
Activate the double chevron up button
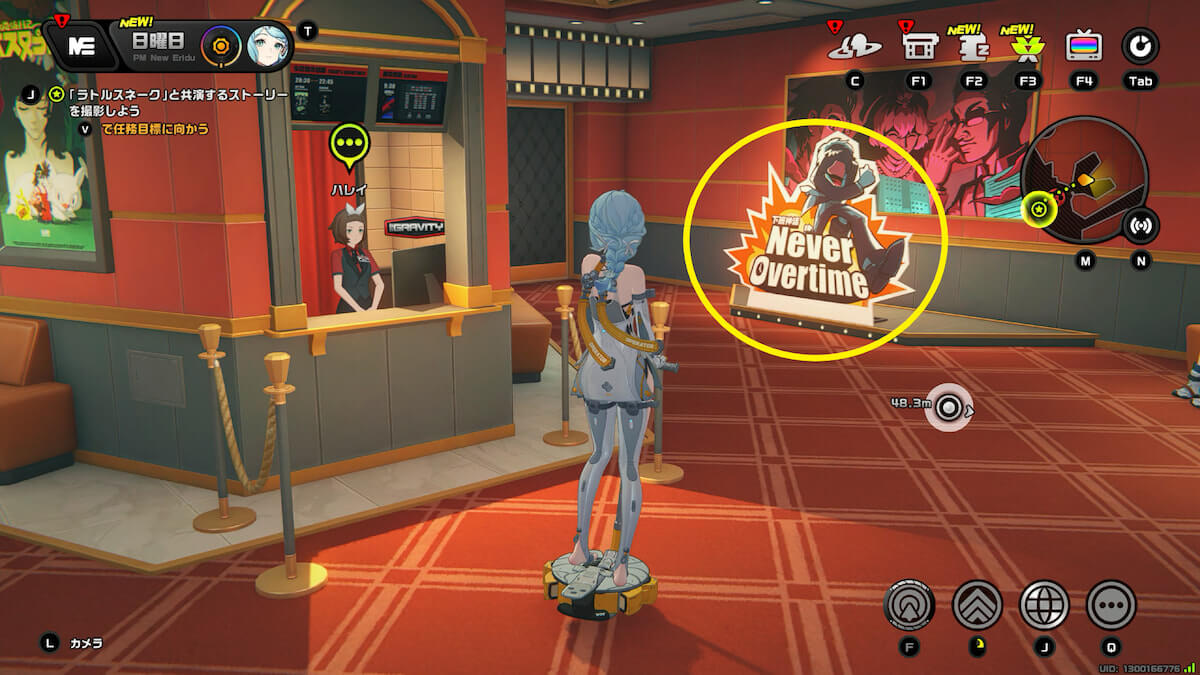coord(977,605)
